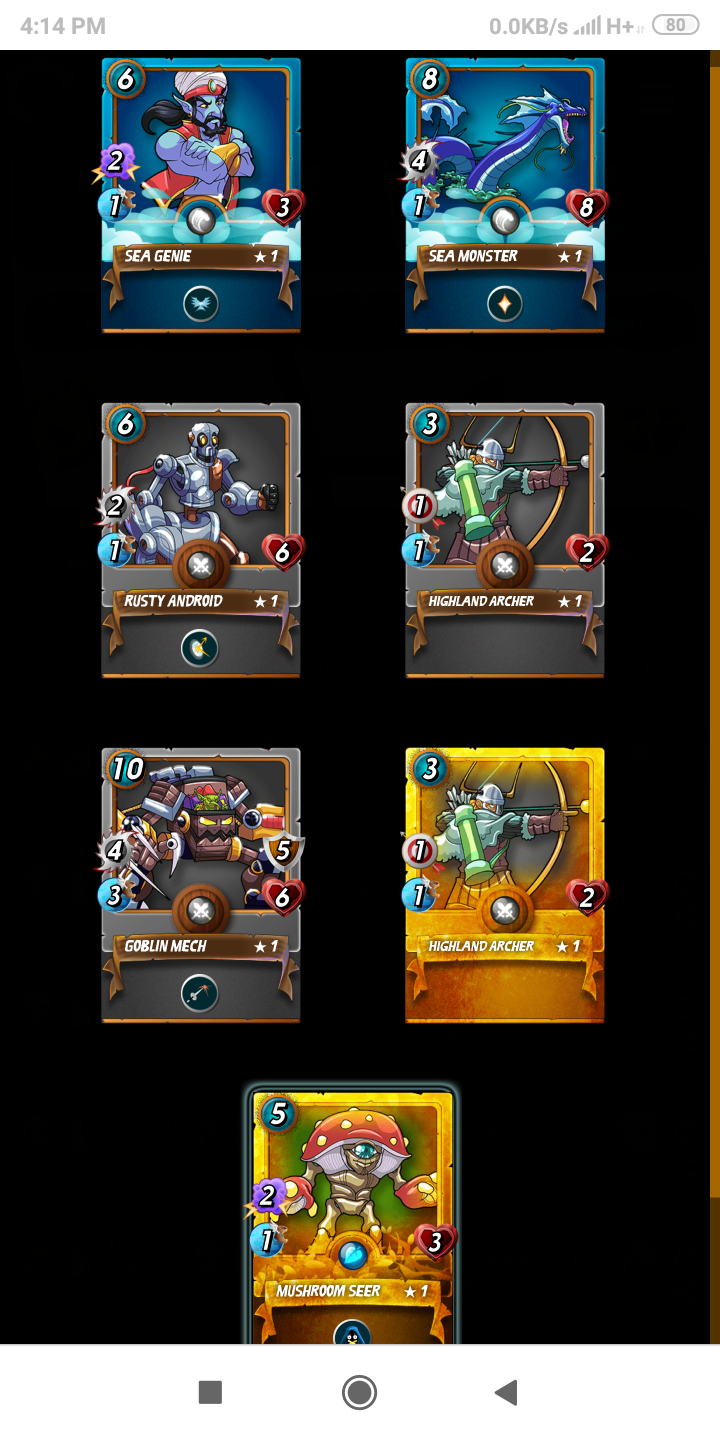The width and height of the screenshot is (720, 1440).
Task: Tap the Rusty Android ability icon
Action: click(200, 649)
